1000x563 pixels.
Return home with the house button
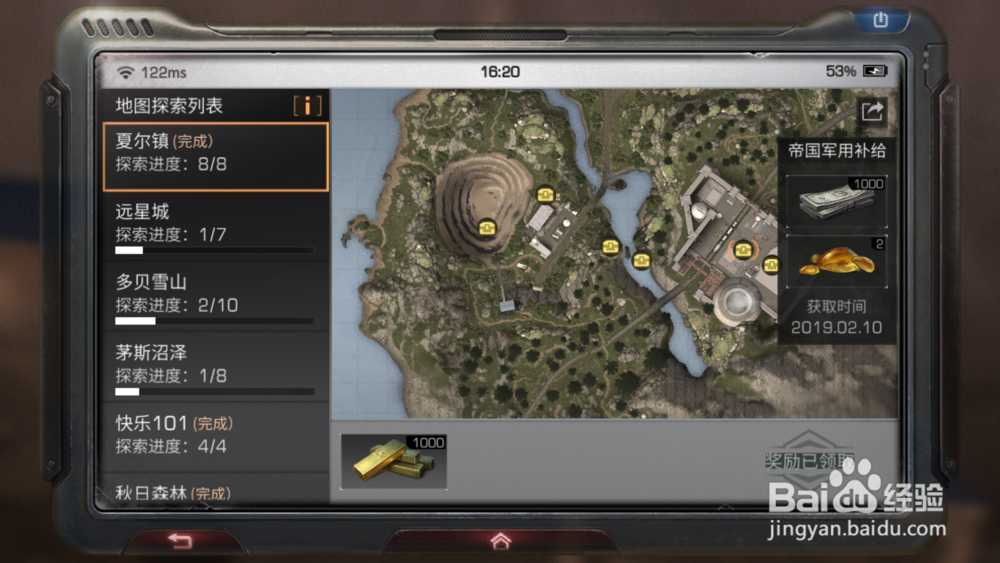tap(500, 541)
